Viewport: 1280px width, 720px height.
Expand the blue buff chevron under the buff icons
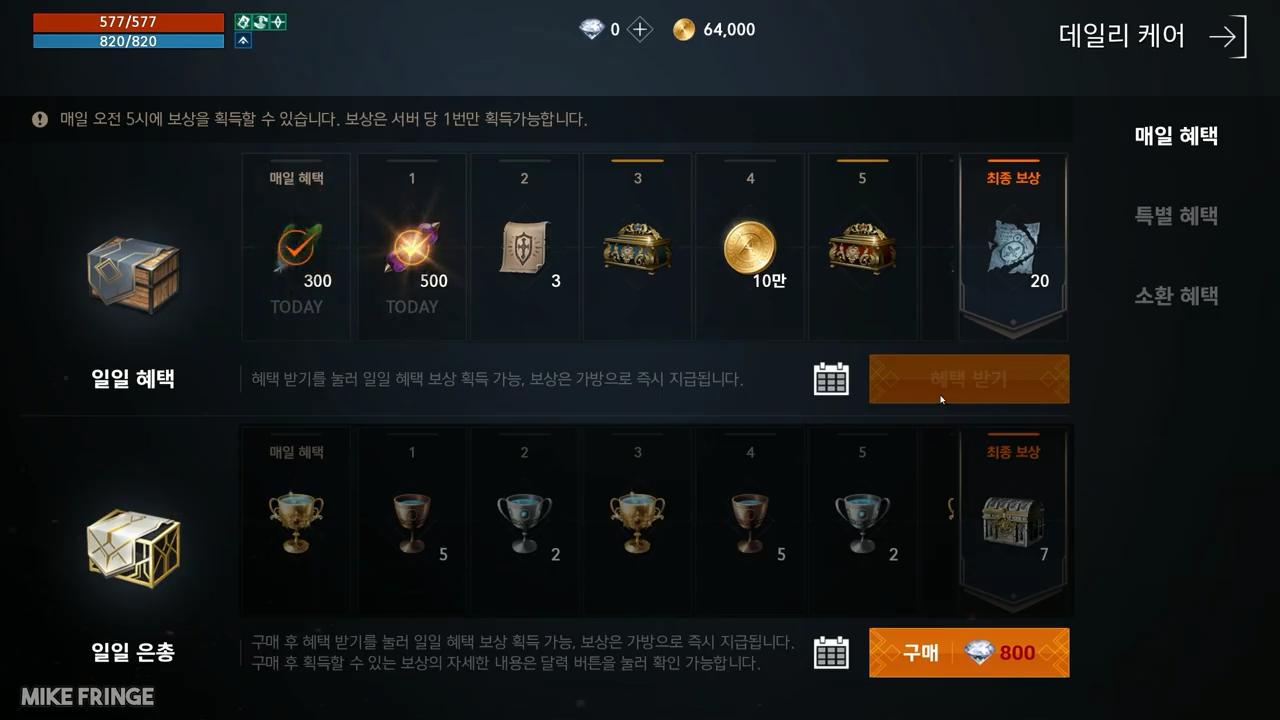pyautogui.click(x=241, y=40)
